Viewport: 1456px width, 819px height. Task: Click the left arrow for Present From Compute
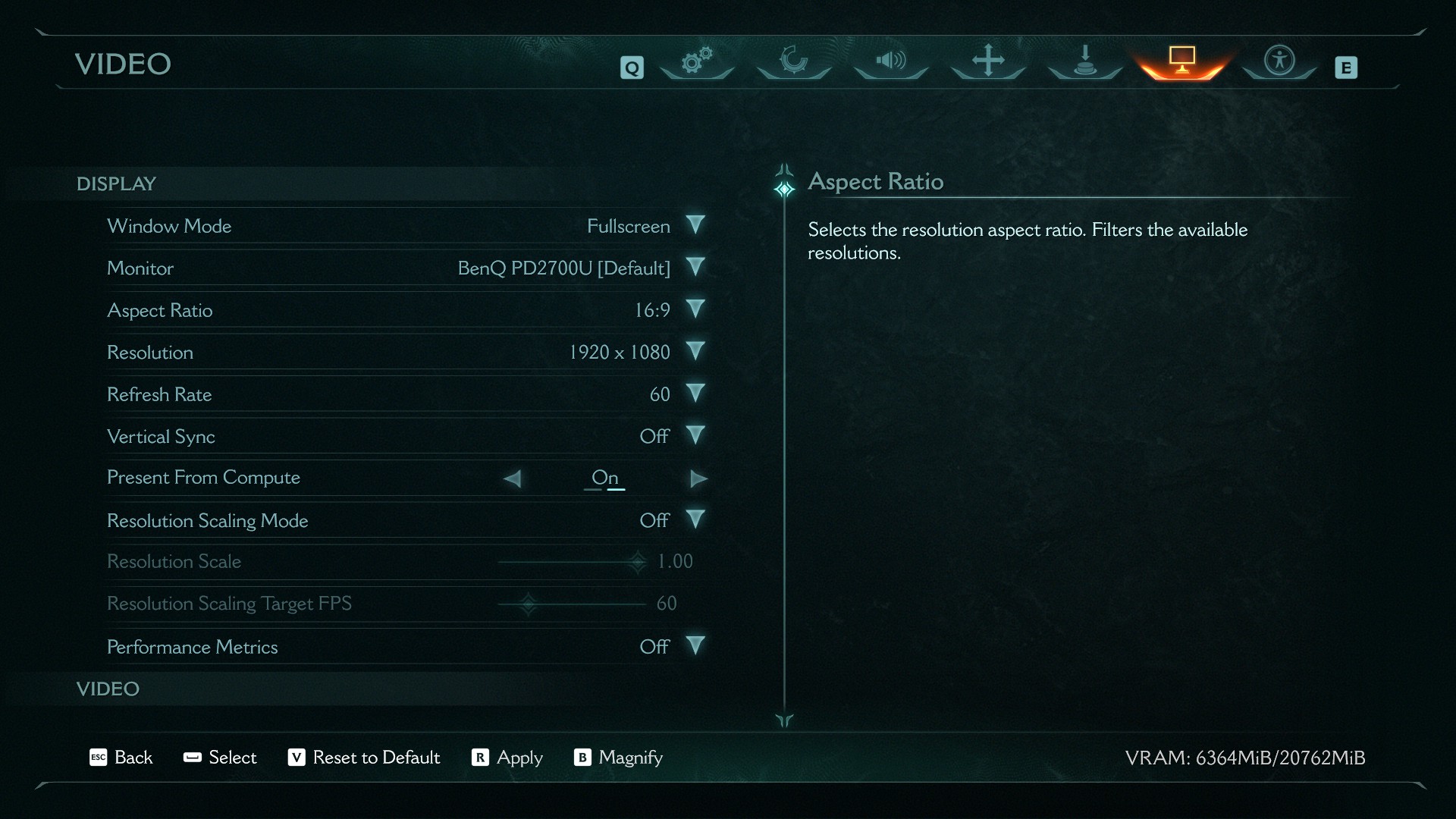tap(513, 479)
